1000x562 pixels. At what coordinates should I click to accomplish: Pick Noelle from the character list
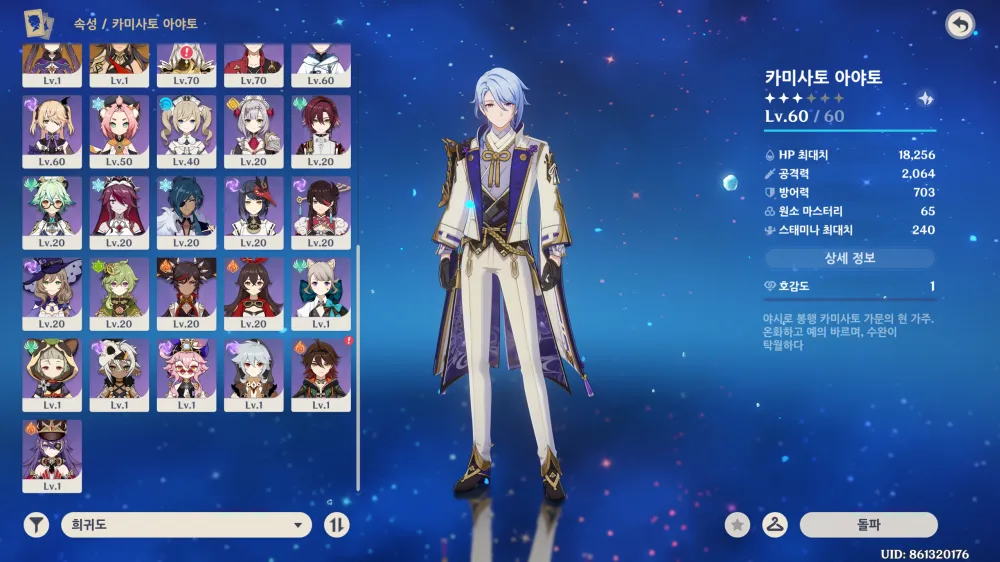pyautogui.click(x=253, y=131)
